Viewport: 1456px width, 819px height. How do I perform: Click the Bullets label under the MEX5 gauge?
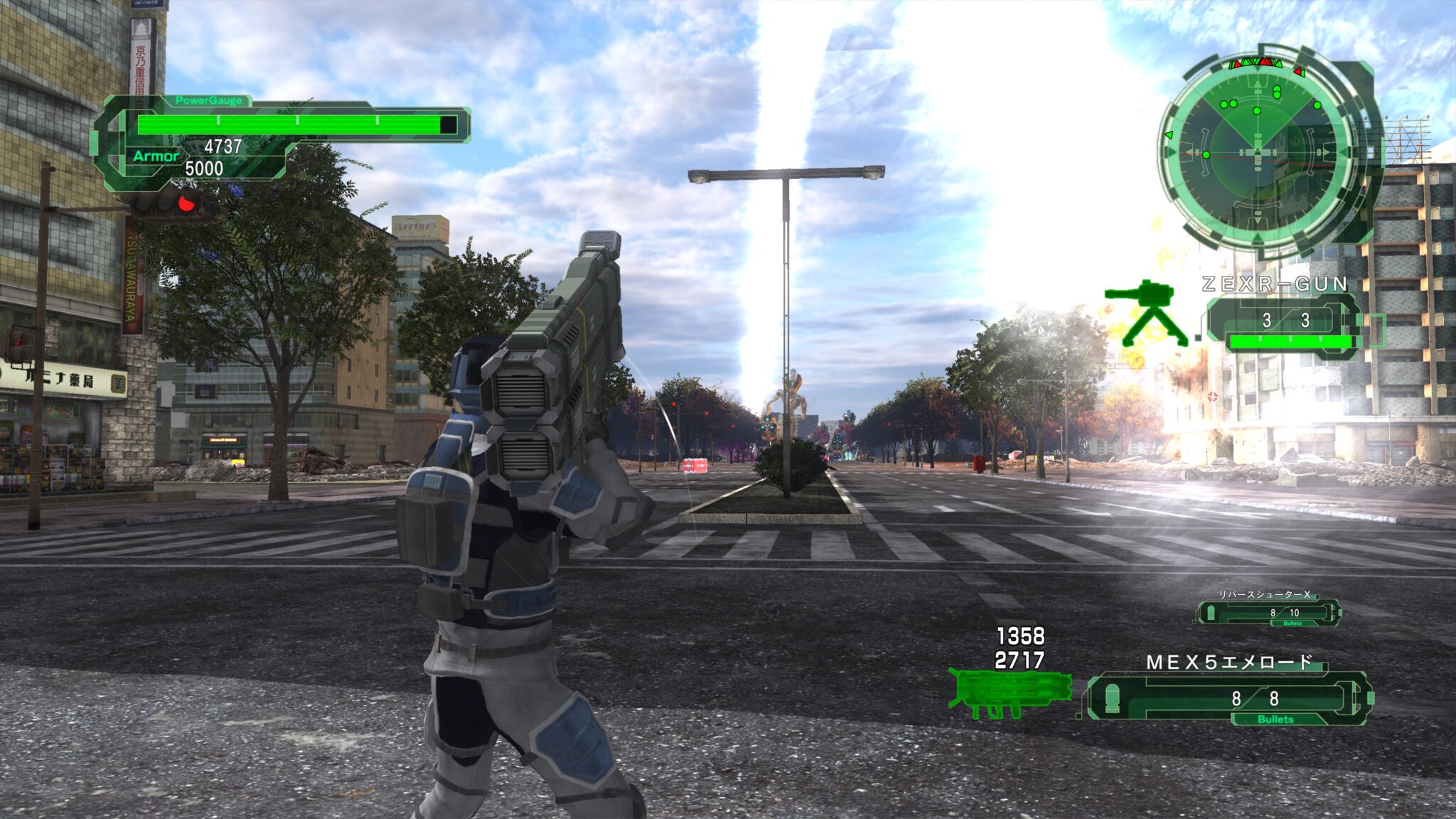(x=1276, y=719)
